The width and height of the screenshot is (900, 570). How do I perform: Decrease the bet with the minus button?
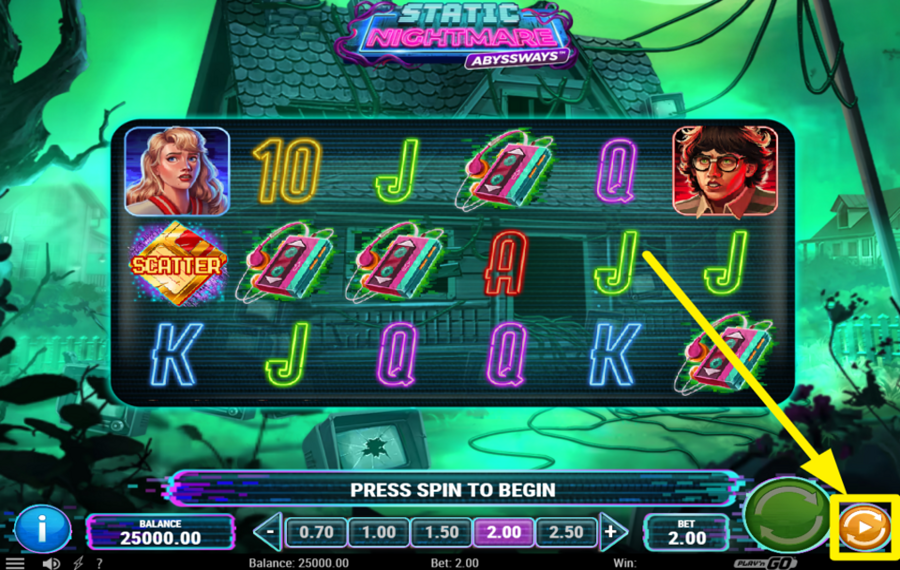[270, 532]
